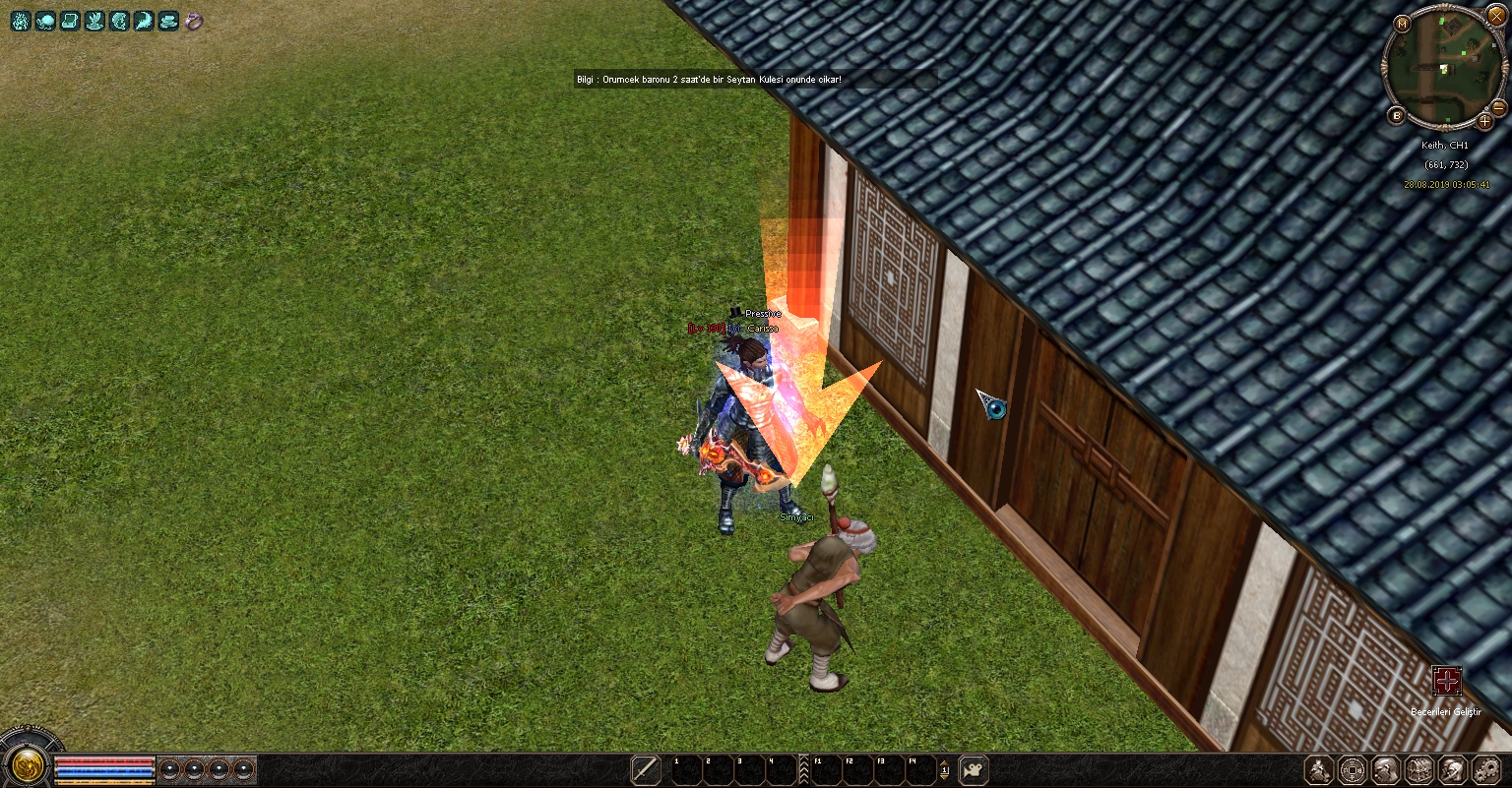Click the hat-shaped buff icon
The height and width of the screenshot is (788, 1512).
(x=169, y=21)
